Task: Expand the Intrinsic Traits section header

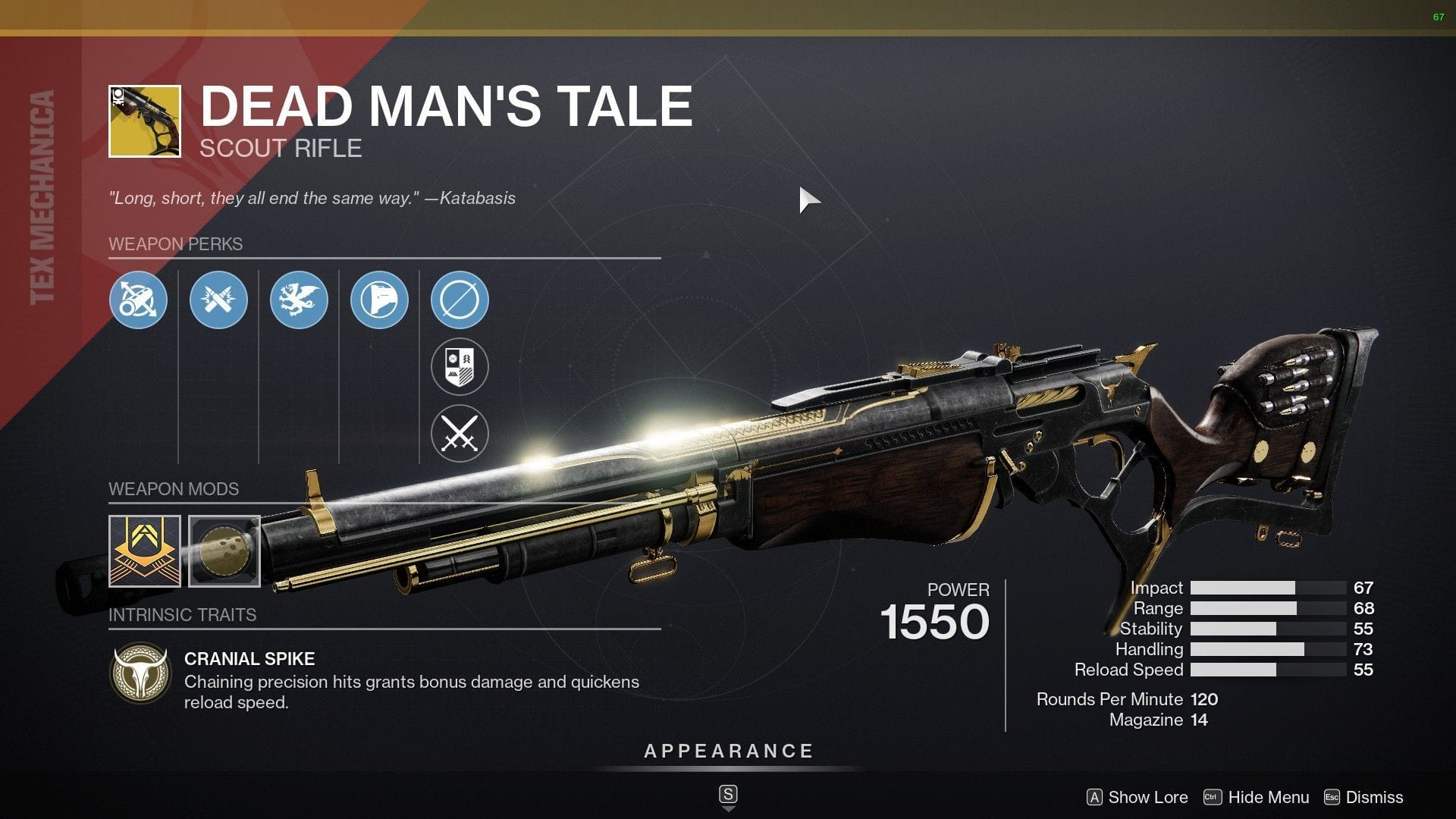Action: (182, 615)
